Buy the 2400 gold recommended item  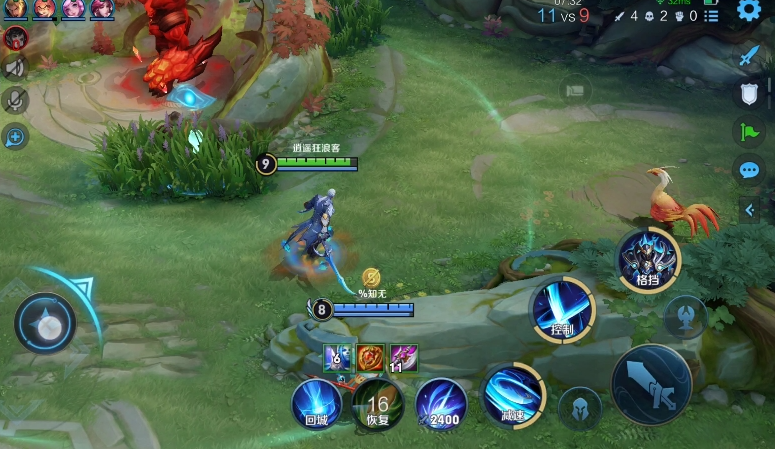[x=441, y=403]
